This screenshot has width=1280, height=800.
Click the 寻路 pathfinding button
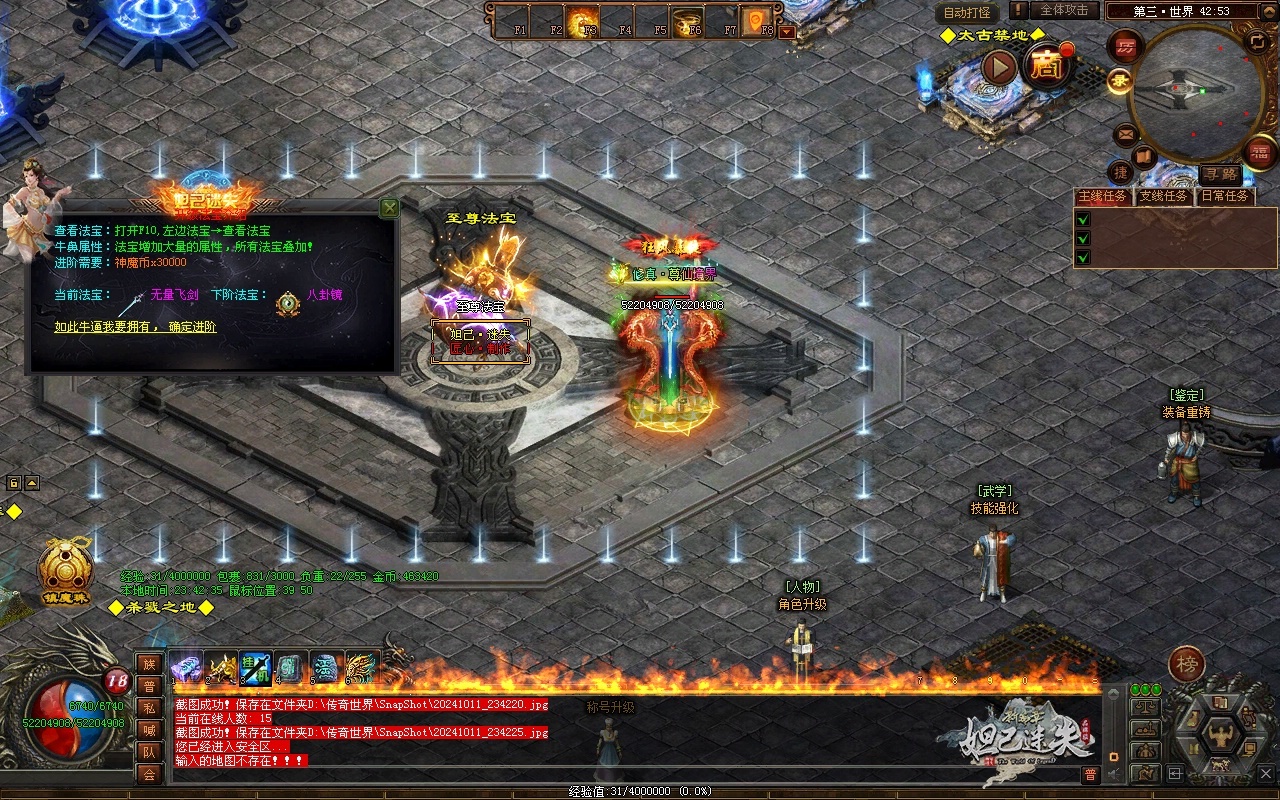1219,174
